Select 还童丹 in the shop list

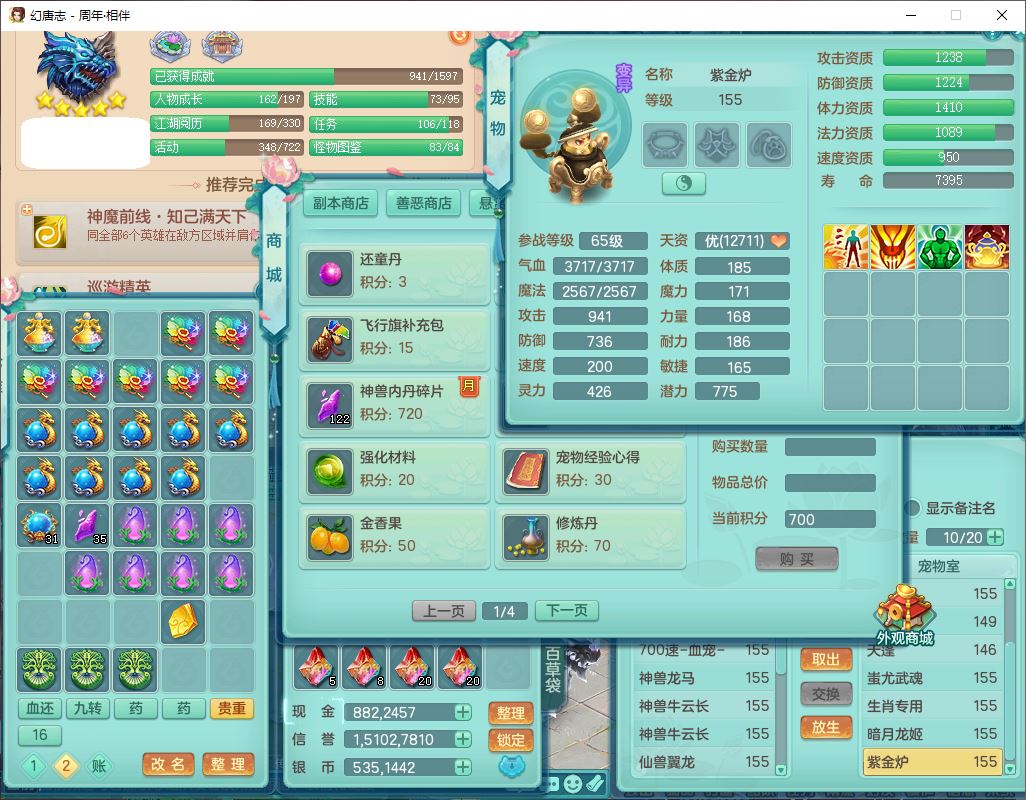(395, 271)
